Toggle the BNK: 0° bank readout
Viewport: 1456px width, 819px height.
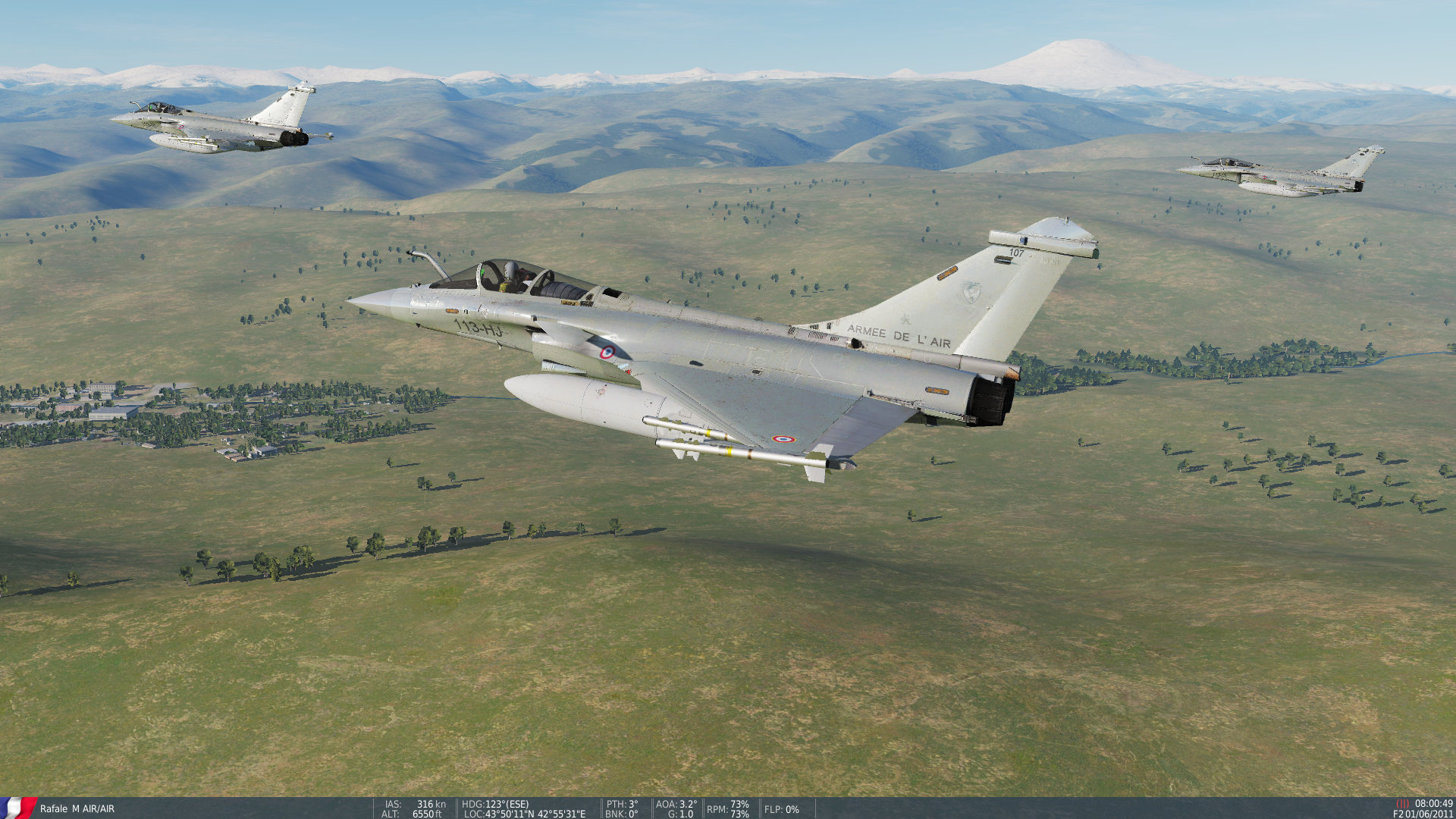(x=622, y=815)
